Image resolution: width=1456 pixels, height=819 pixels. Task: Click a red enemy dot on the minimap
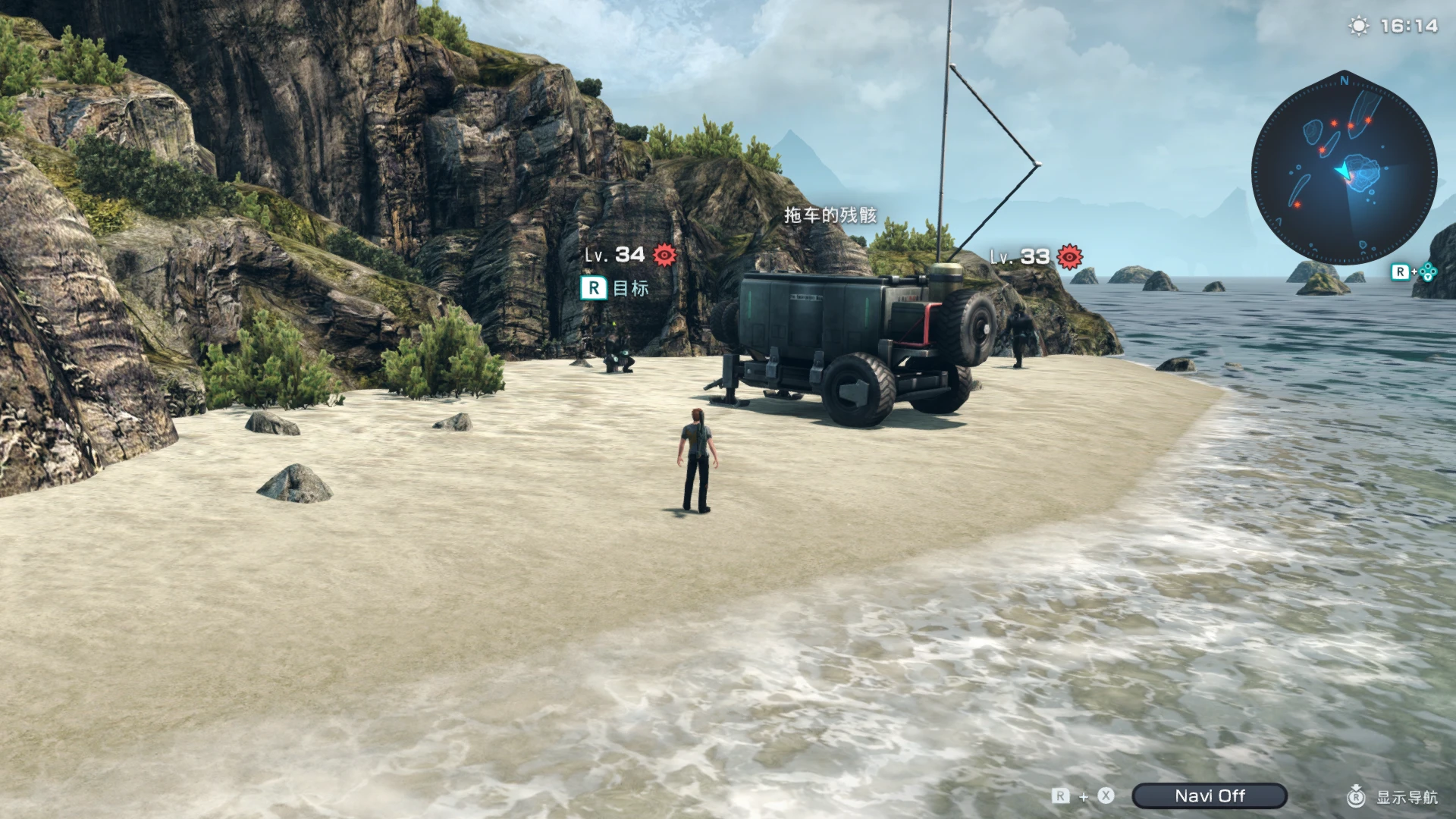click(x=1334, y=123)
